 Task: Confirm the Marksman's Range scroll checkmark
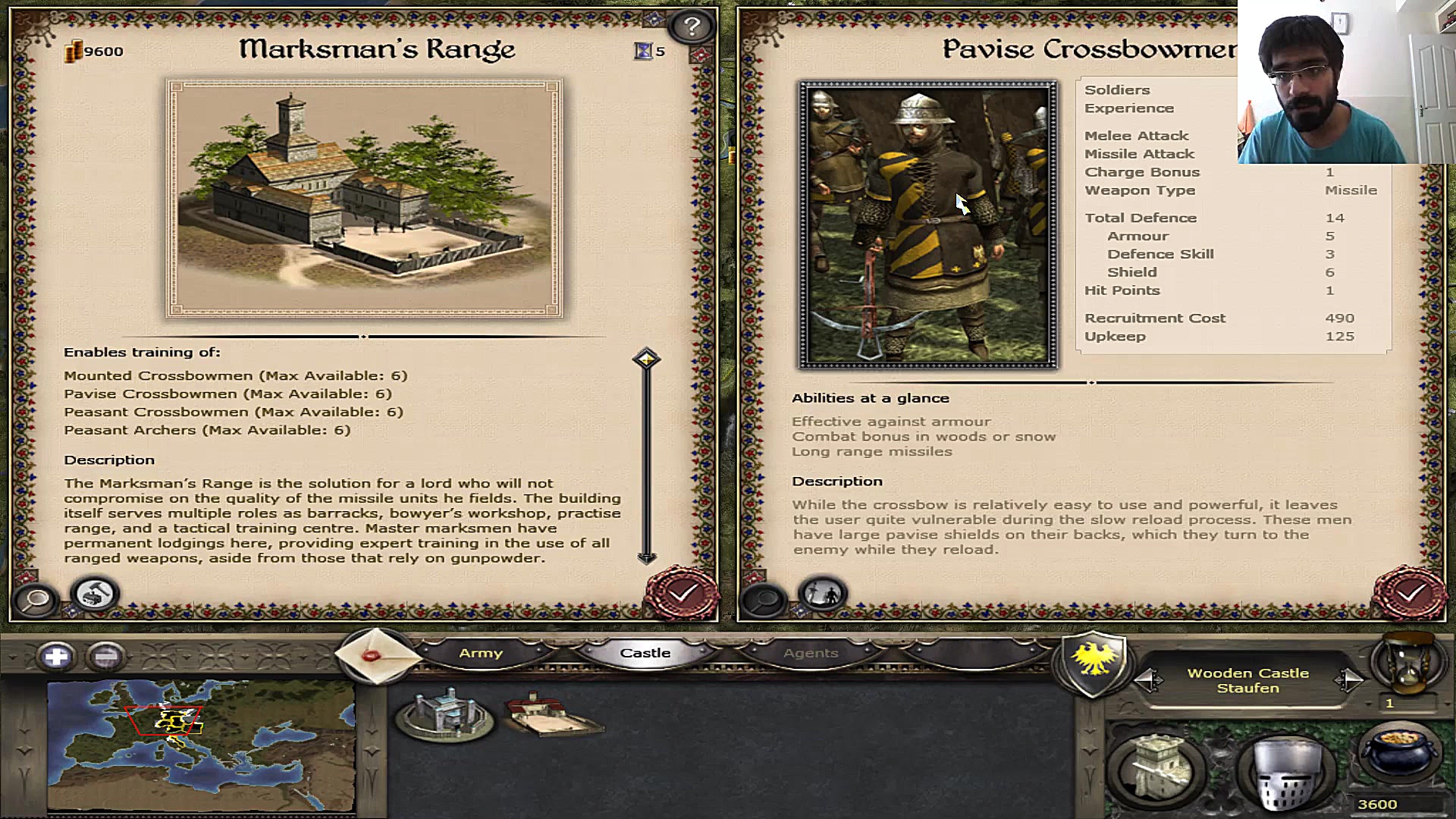point(682,594)
